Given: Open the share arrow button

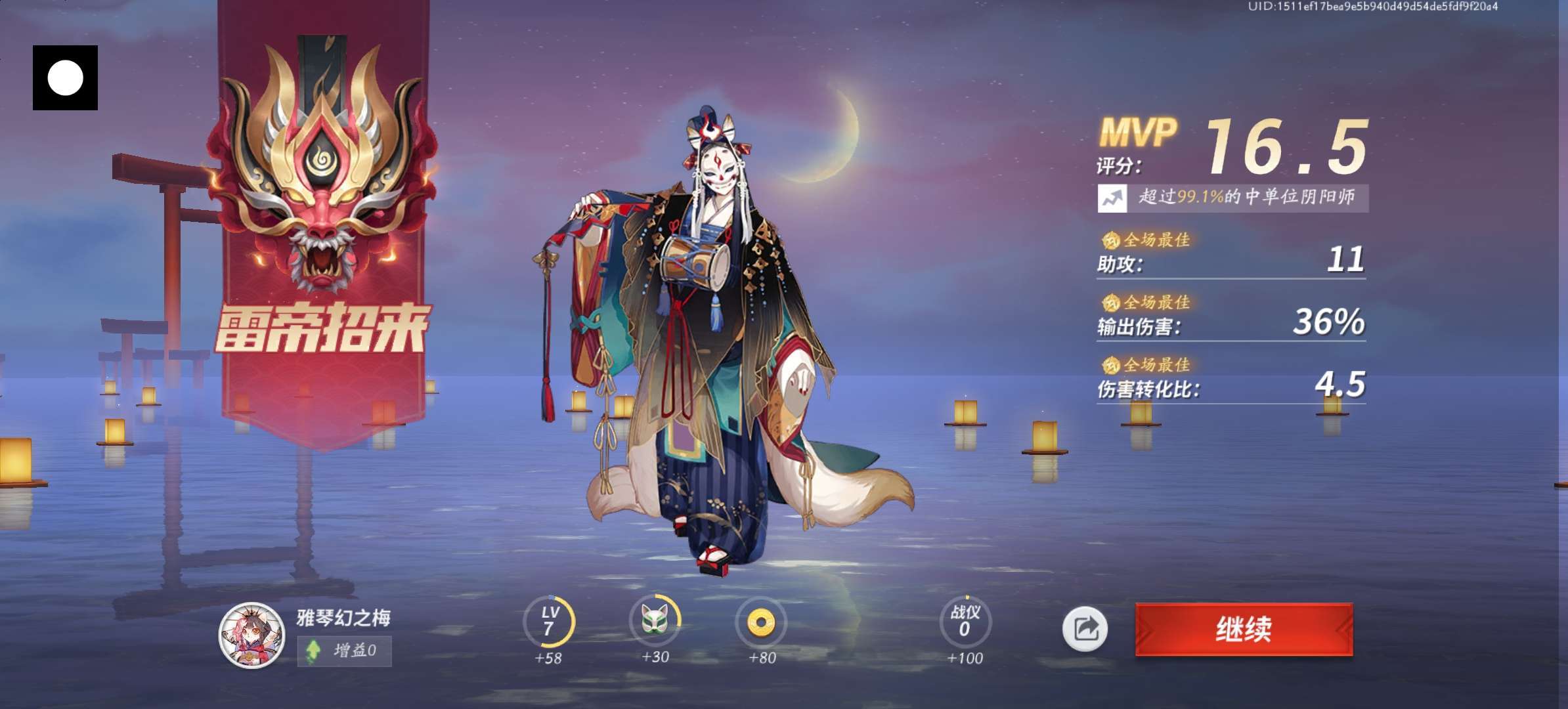Looking at the screenshot, I should pyautogui.click(x=1085, y=629).
